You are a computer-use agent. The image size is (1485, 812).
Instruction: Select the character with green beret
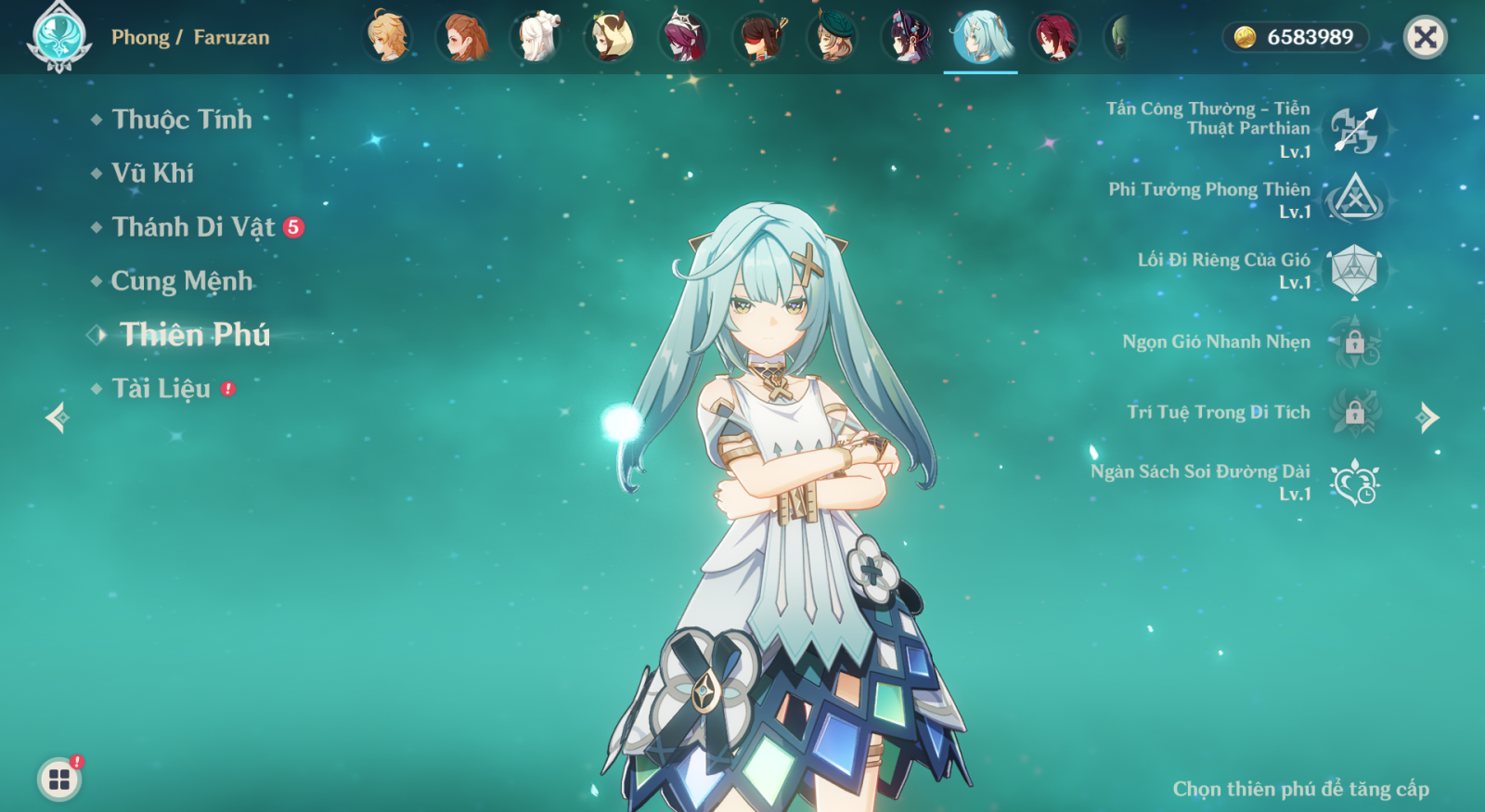coord(833,37)
